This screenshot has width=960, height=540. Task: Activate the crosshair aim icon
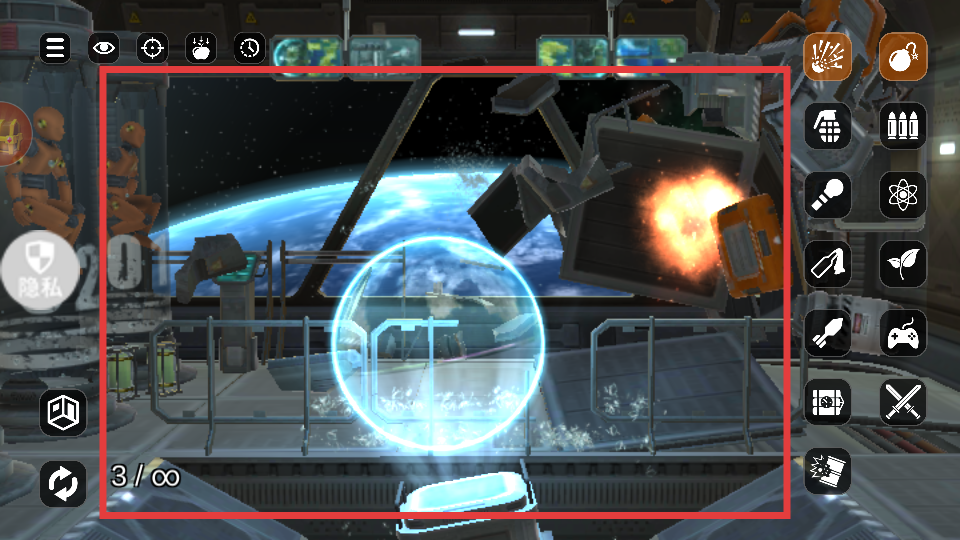[x=152, y=47]
